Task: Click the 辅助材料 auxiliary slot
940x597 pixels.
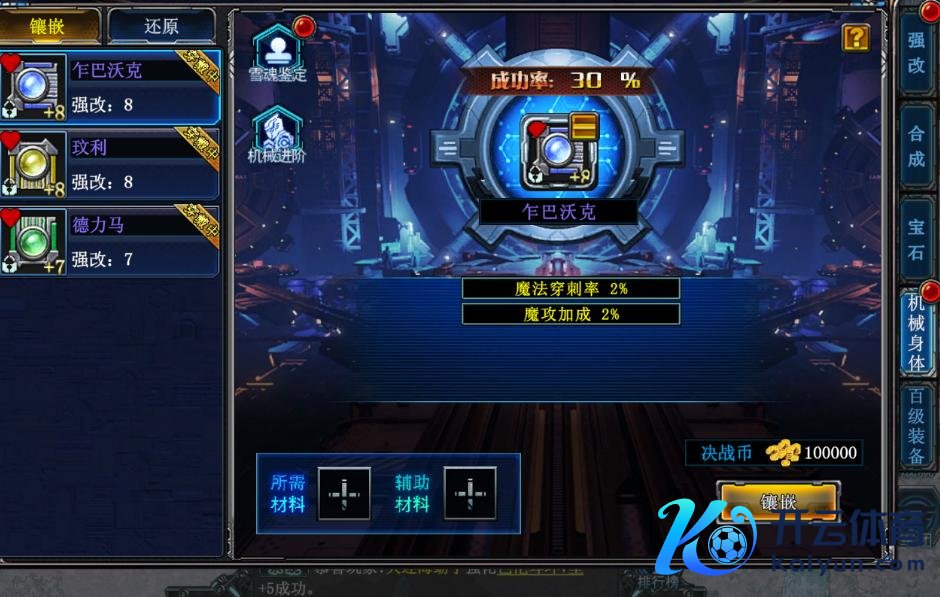Action: pos(470,493)
